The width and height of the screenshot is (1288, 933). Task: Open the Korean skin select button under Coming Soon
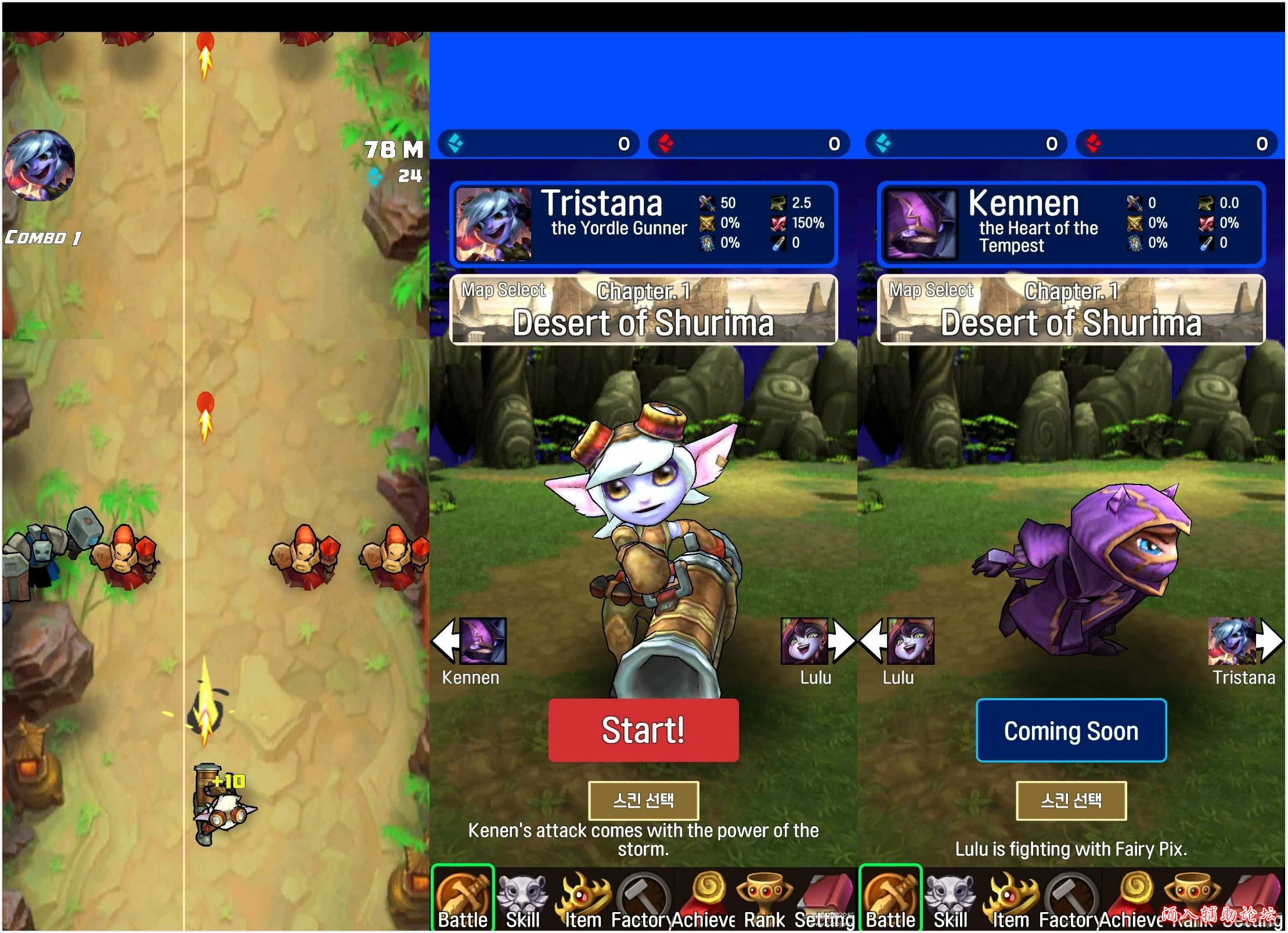pyautogui.click(x=1071, y=801)
